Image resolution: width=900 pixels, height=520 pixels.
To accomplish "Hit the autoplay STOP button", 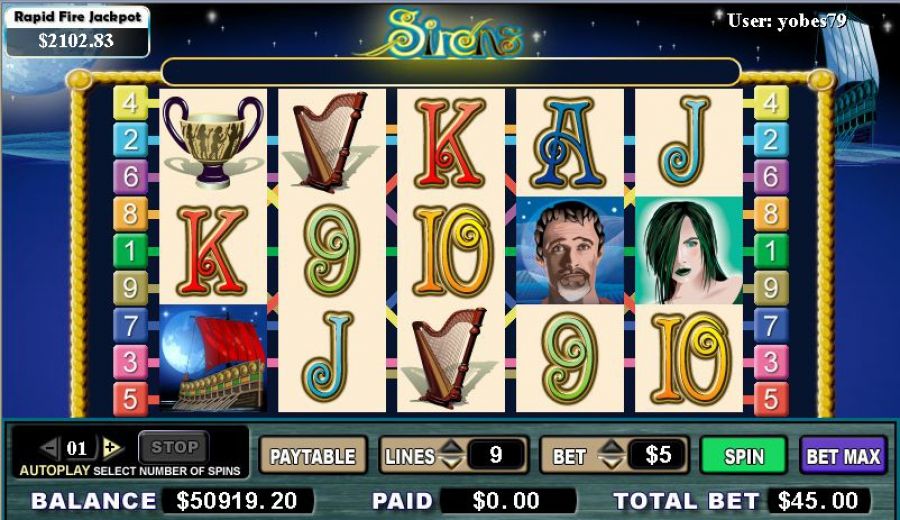I will [x=174, y=447].
